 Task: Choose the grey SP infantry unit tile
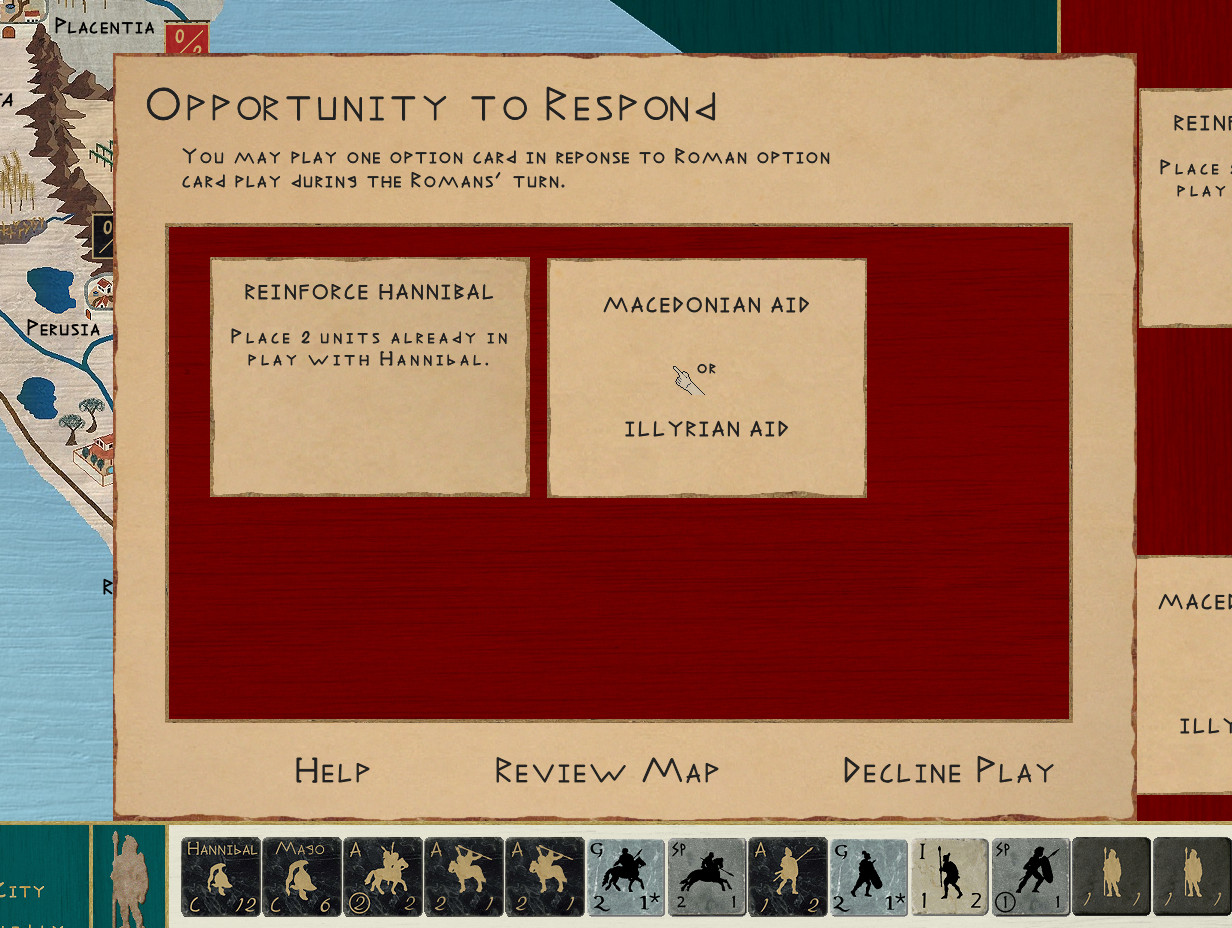1031,877
